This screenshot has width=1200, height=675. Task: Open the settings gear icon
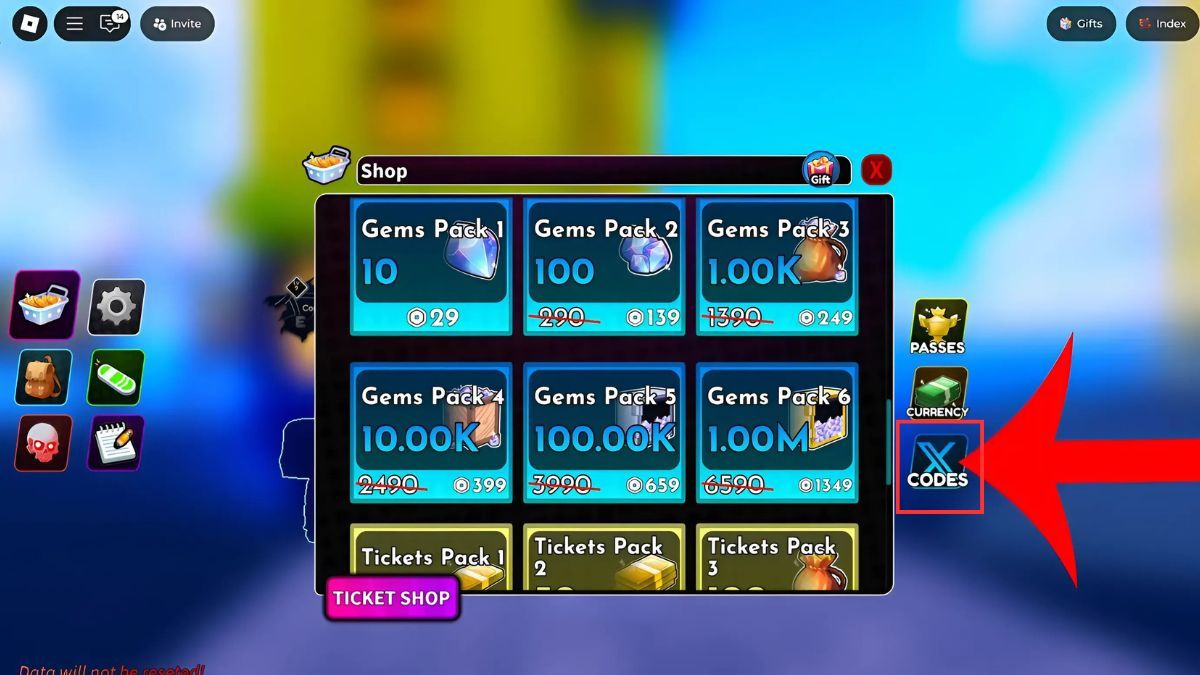point(117,306)
